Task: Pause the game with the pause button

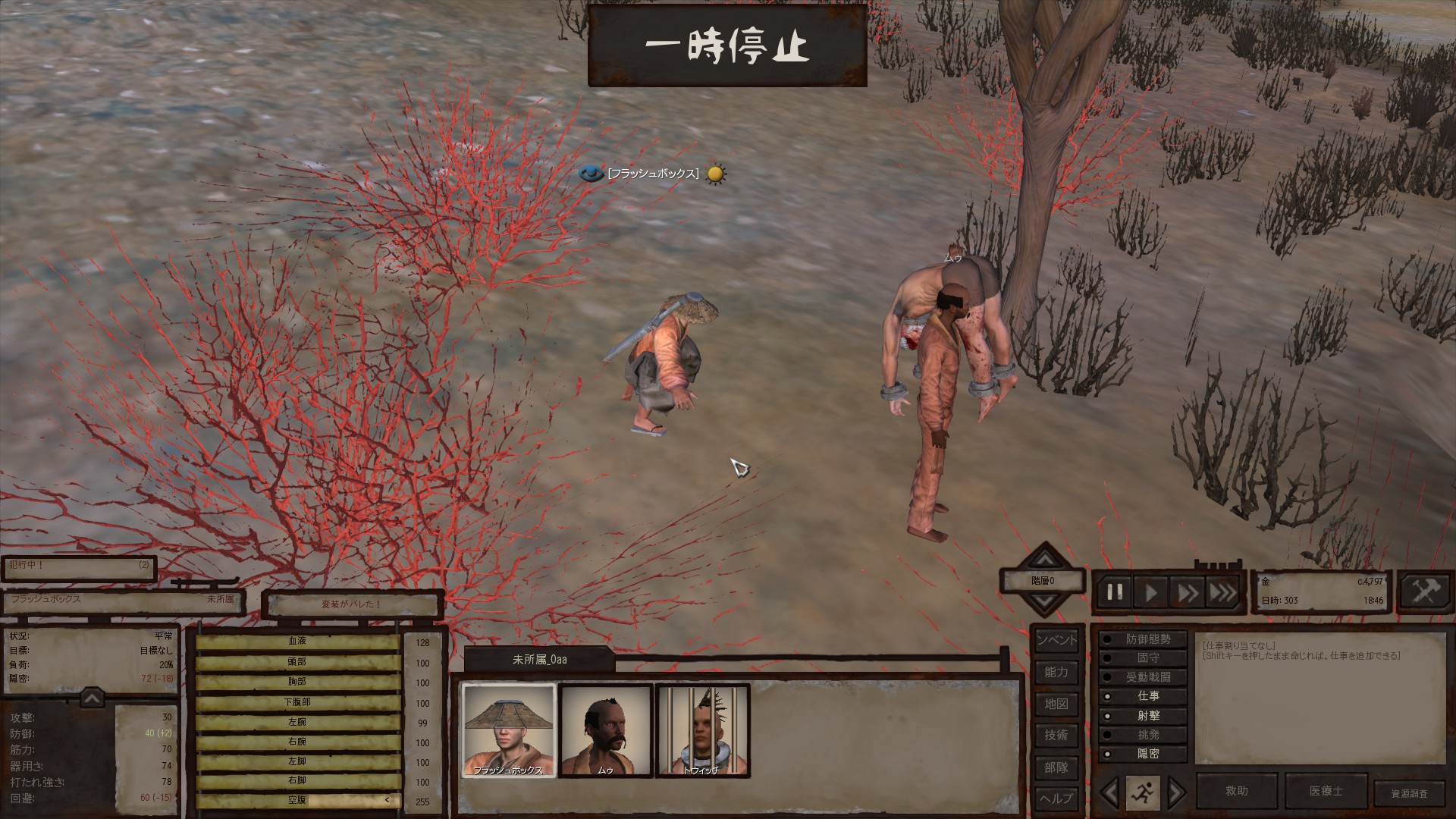Action: (x=1115, y=592)
